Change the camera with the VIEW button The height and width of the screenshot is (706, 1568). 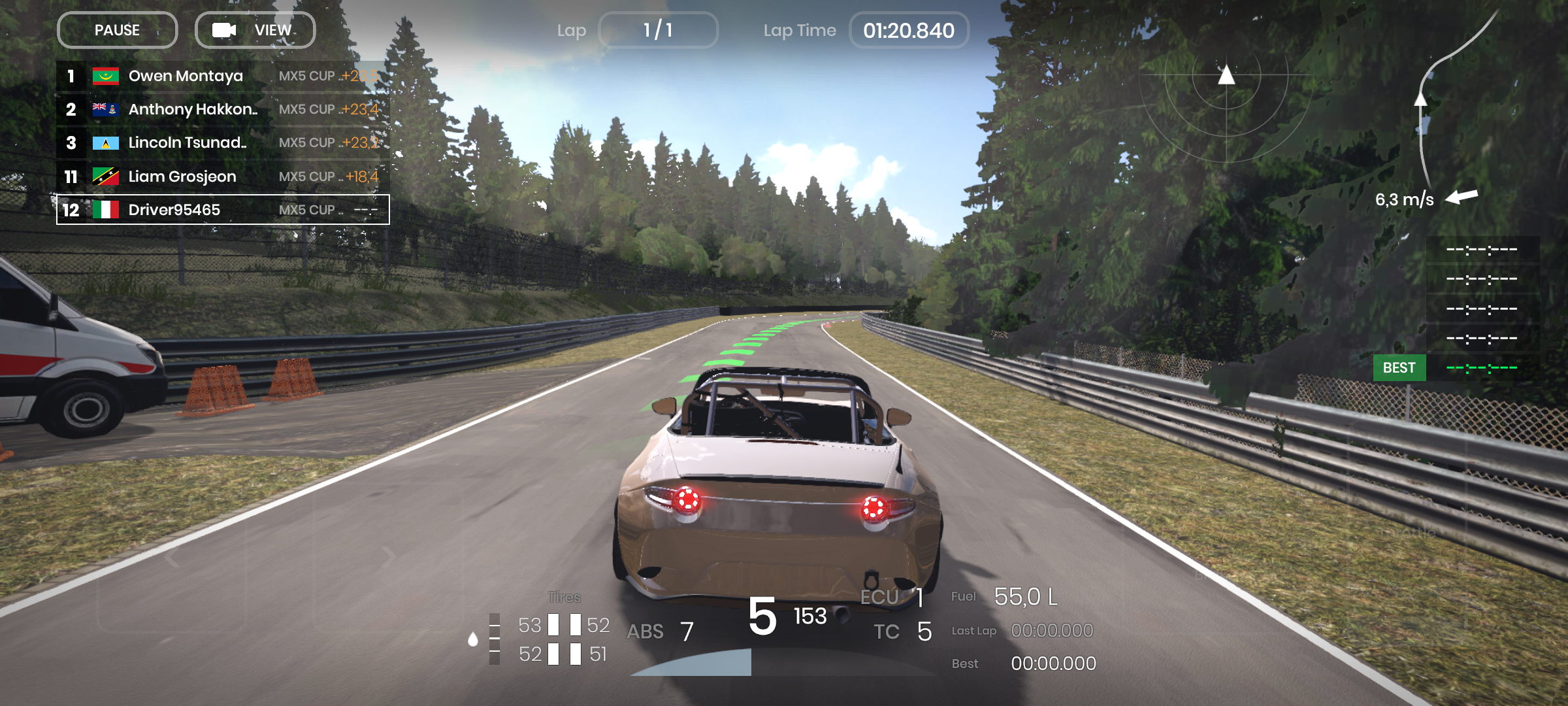coord(255,30)
